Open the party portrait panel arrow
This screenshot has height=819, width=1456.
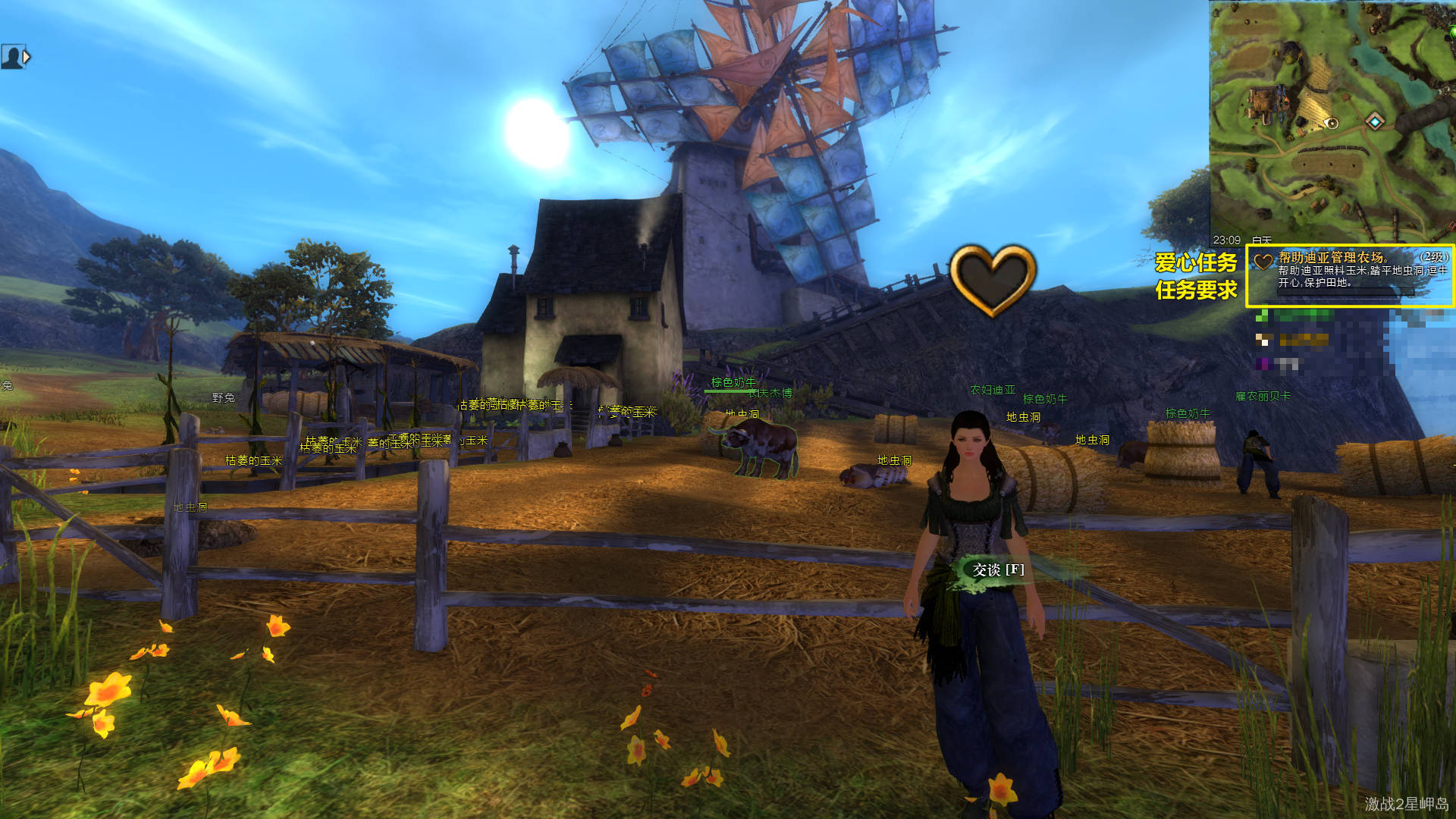(x=27, y=57)
